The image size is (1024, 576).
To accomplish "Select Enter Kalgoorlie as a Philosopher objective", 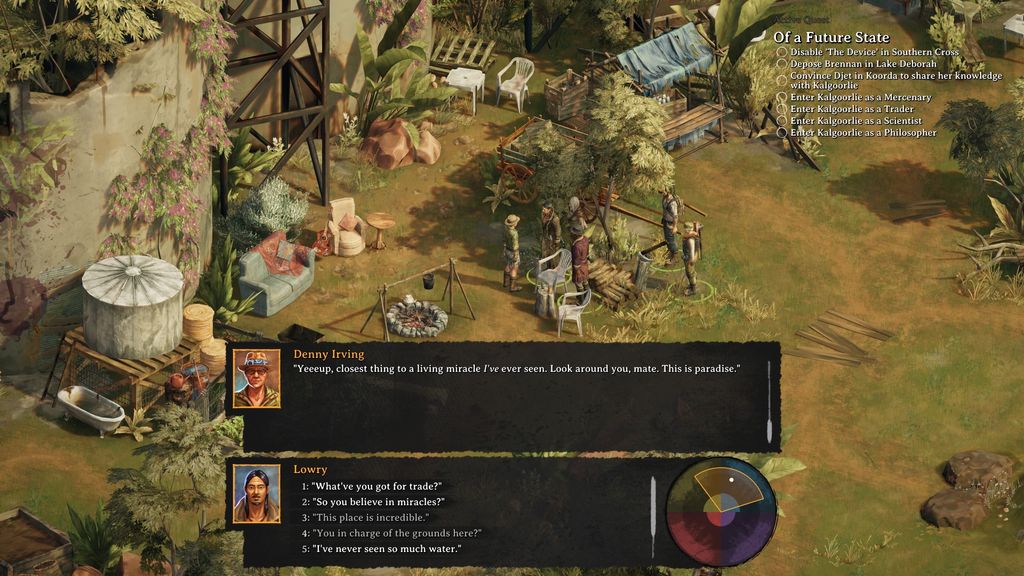I will (863, 133).
